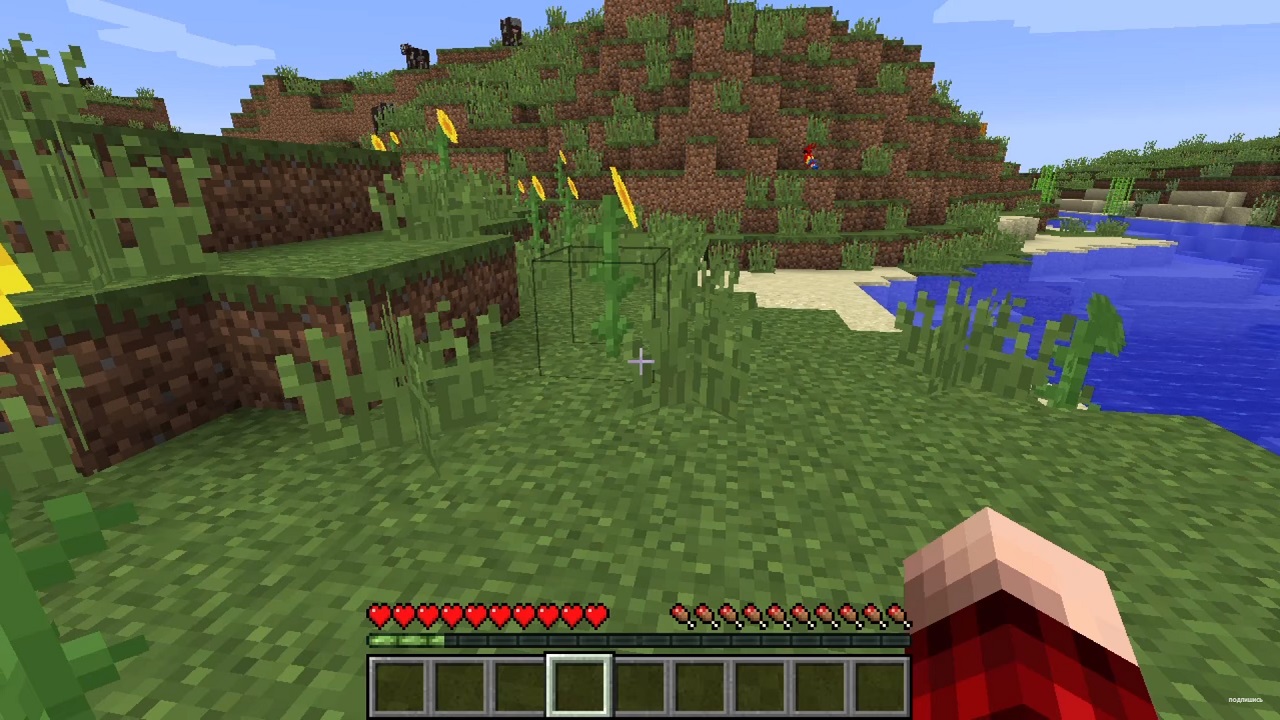
Task: Select the highlighted hotbar slot
Action: pyautogui.click(x=579, y=686)
